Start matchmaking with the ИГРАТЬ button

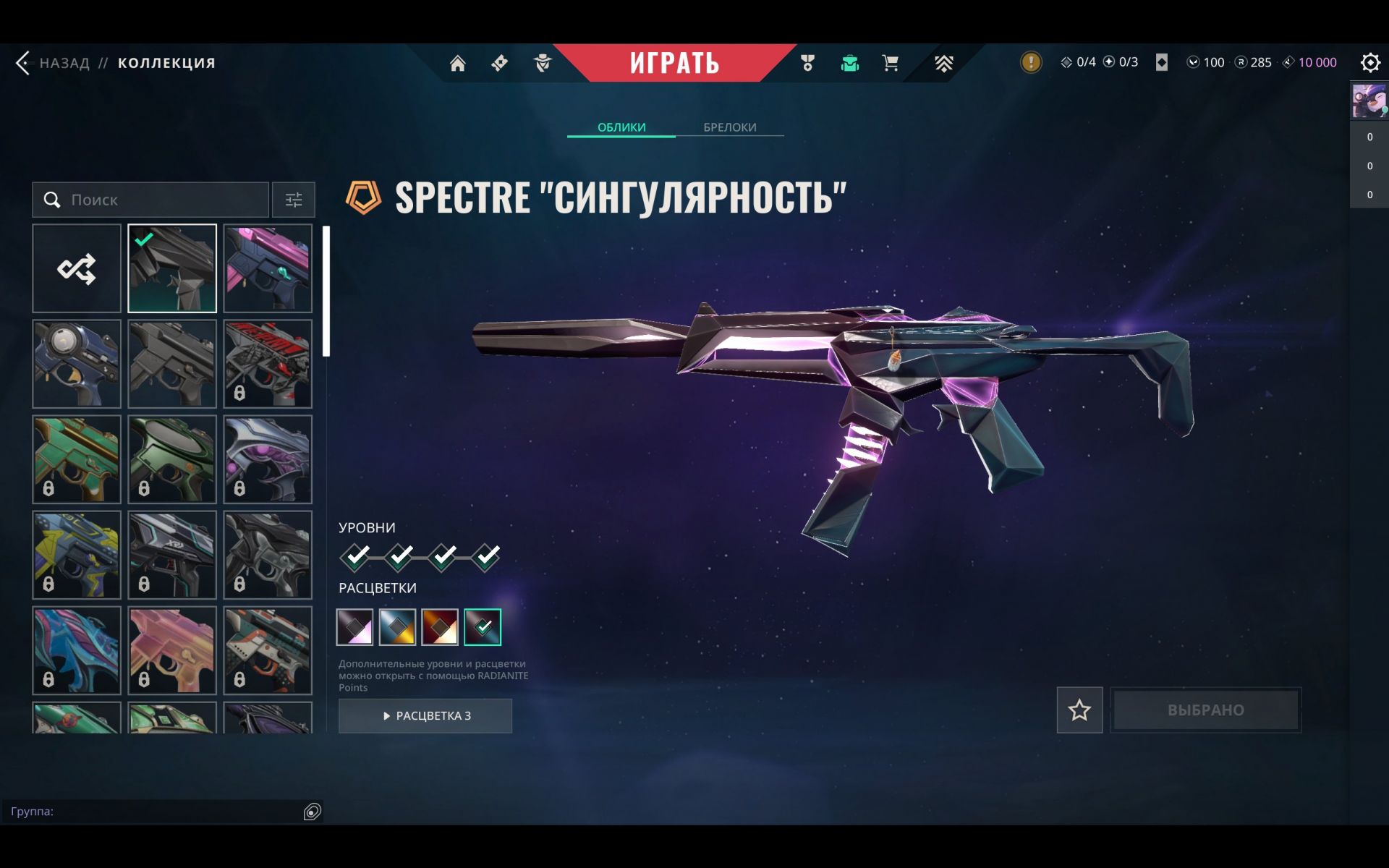[674, 63]
